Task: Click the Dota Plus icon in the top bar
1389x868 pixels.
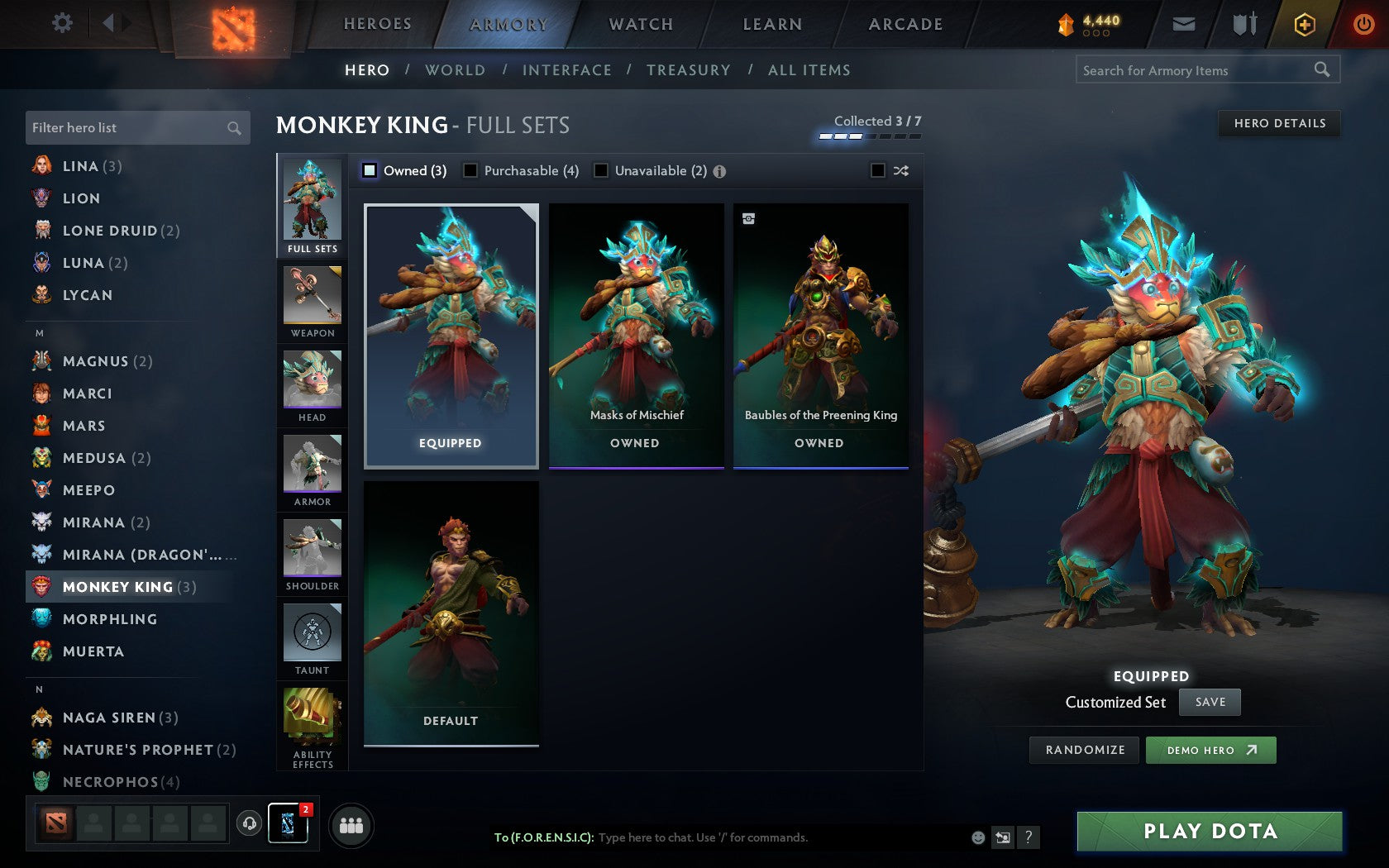Action: tap(1305, 24)
